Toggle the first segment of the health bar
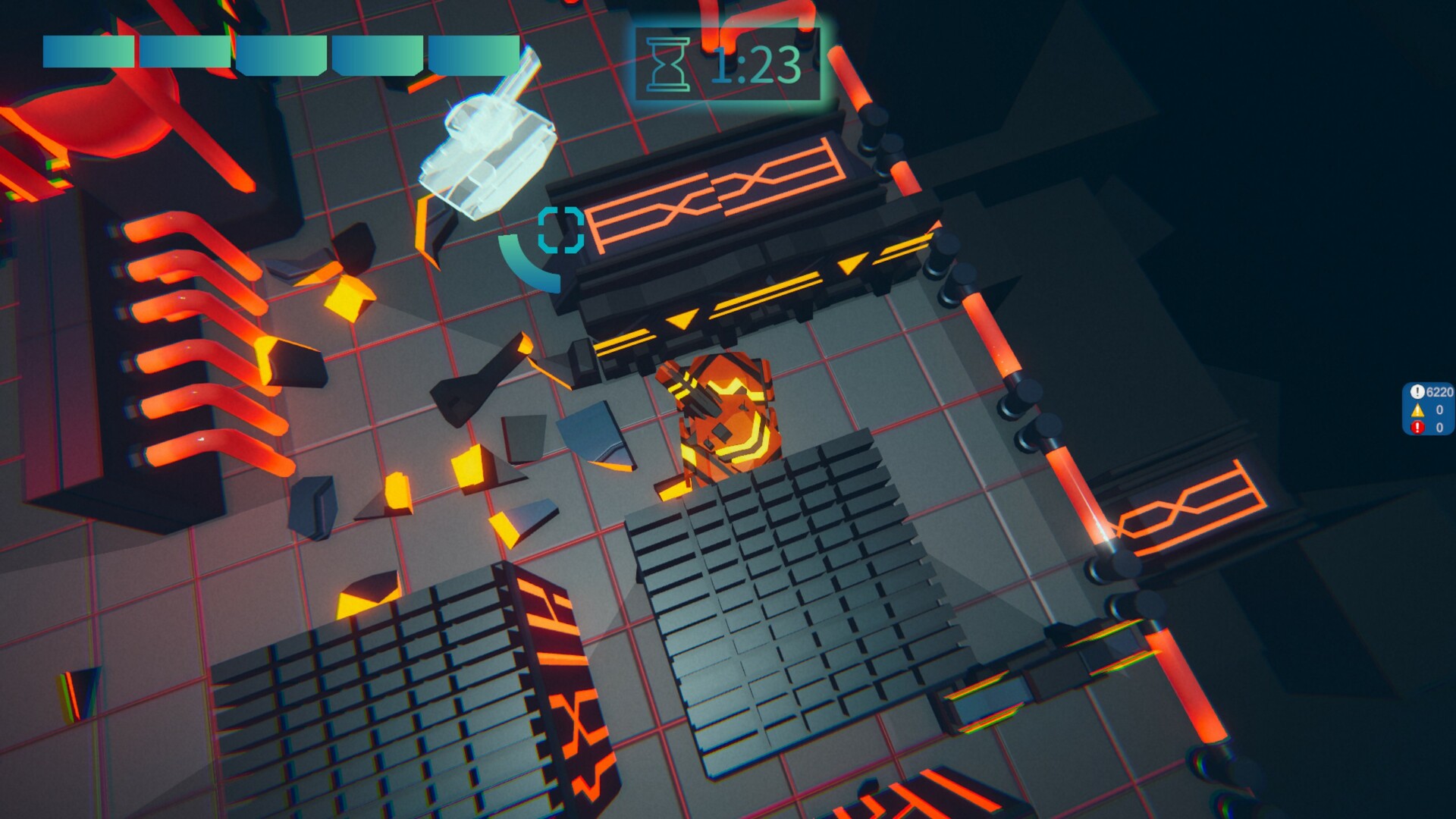The image size is (1456, 819). (87, 49)
